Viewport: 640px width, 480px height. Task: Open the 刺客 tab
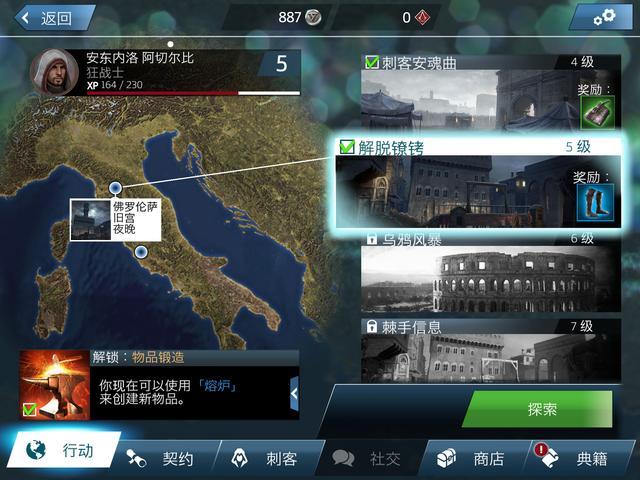[266, 459]
